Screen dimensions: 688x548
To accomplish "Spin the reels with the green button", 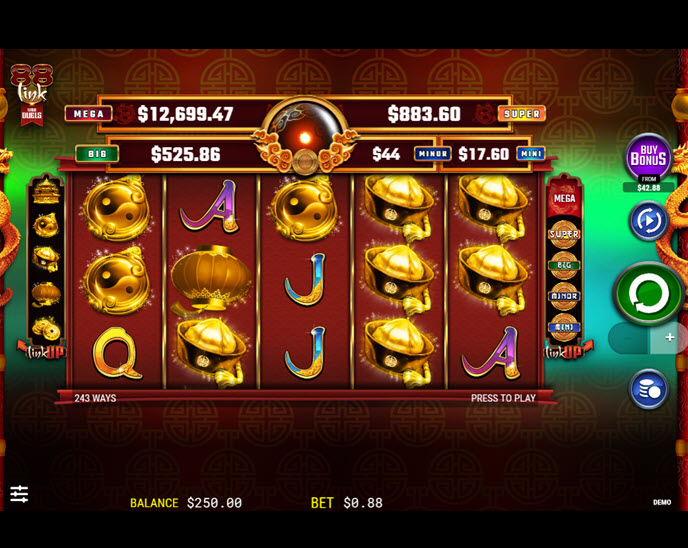I will 648,293.
